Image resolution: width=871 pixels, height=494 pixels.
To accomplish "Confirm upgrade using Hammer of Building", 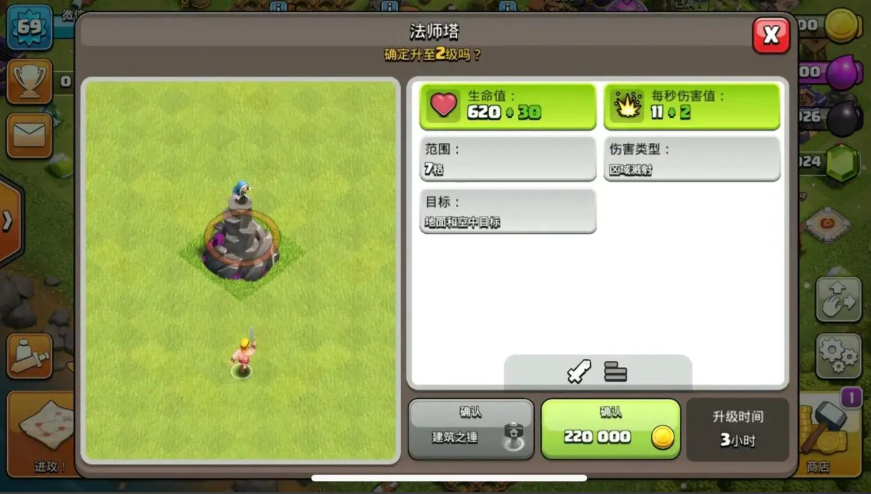I will (x=470, y=429).
